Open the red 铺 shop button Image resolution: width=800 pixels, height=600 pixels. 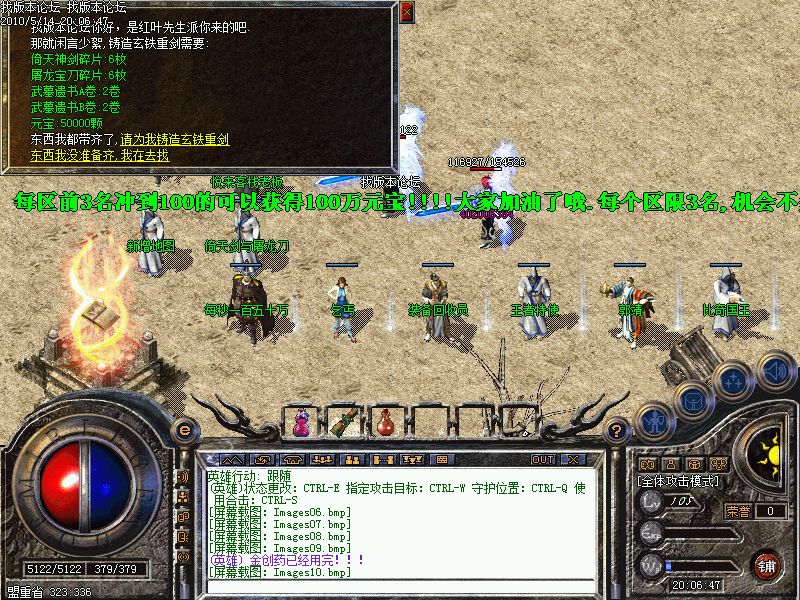click(767, 565)
